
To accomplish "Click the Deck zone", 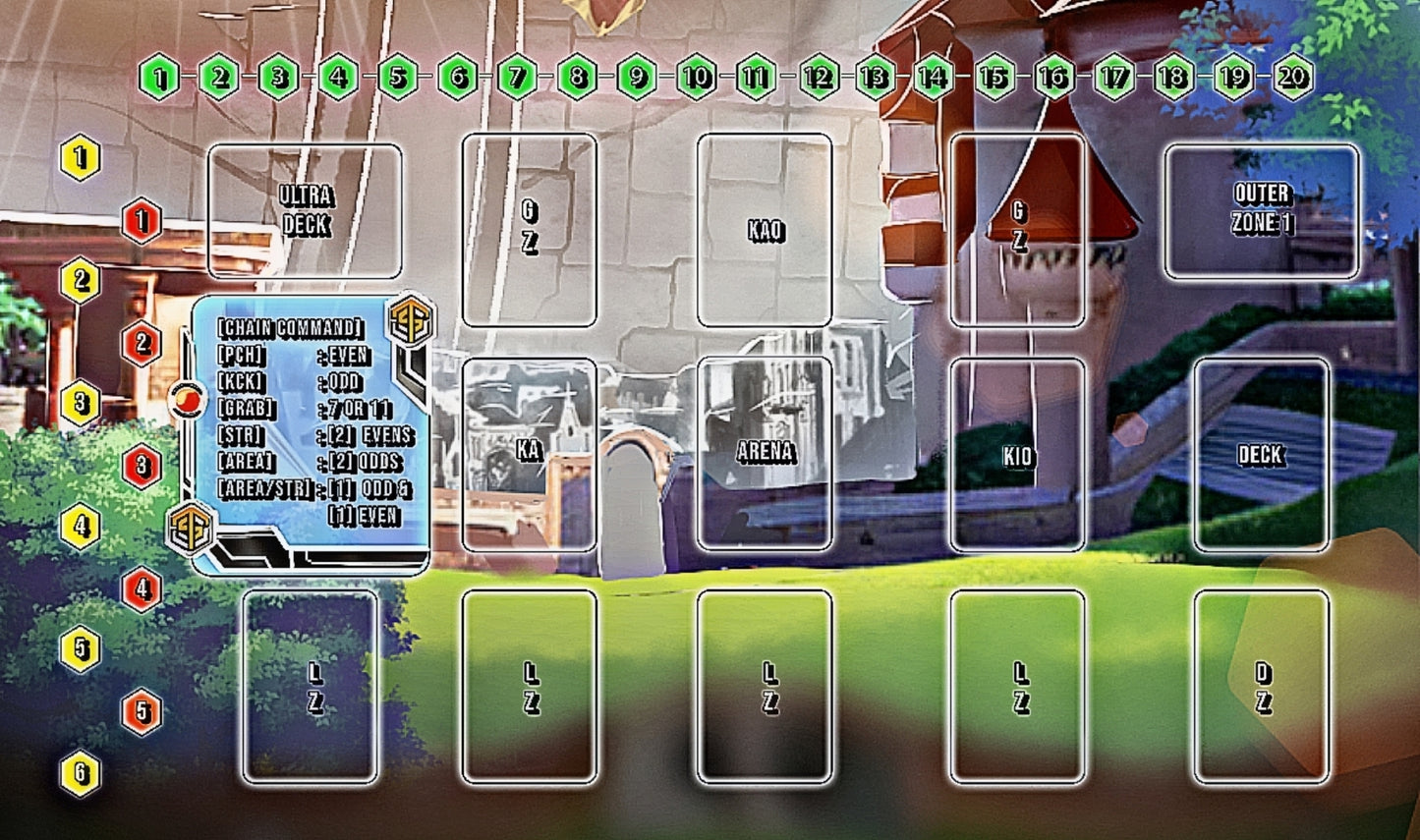I will 1262,454.
